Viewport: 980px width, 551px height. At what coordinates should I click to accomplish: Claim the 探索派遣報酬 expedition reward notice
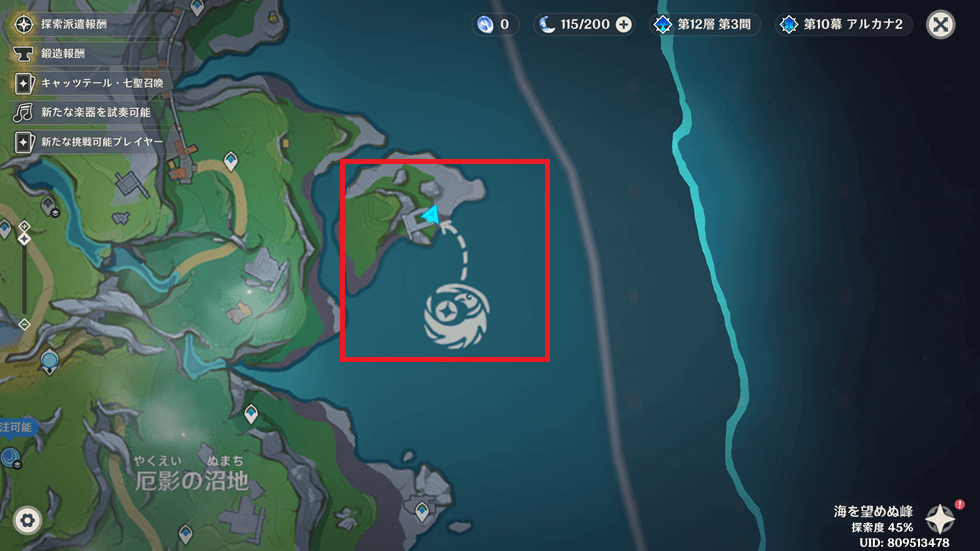tap(83, 22)
